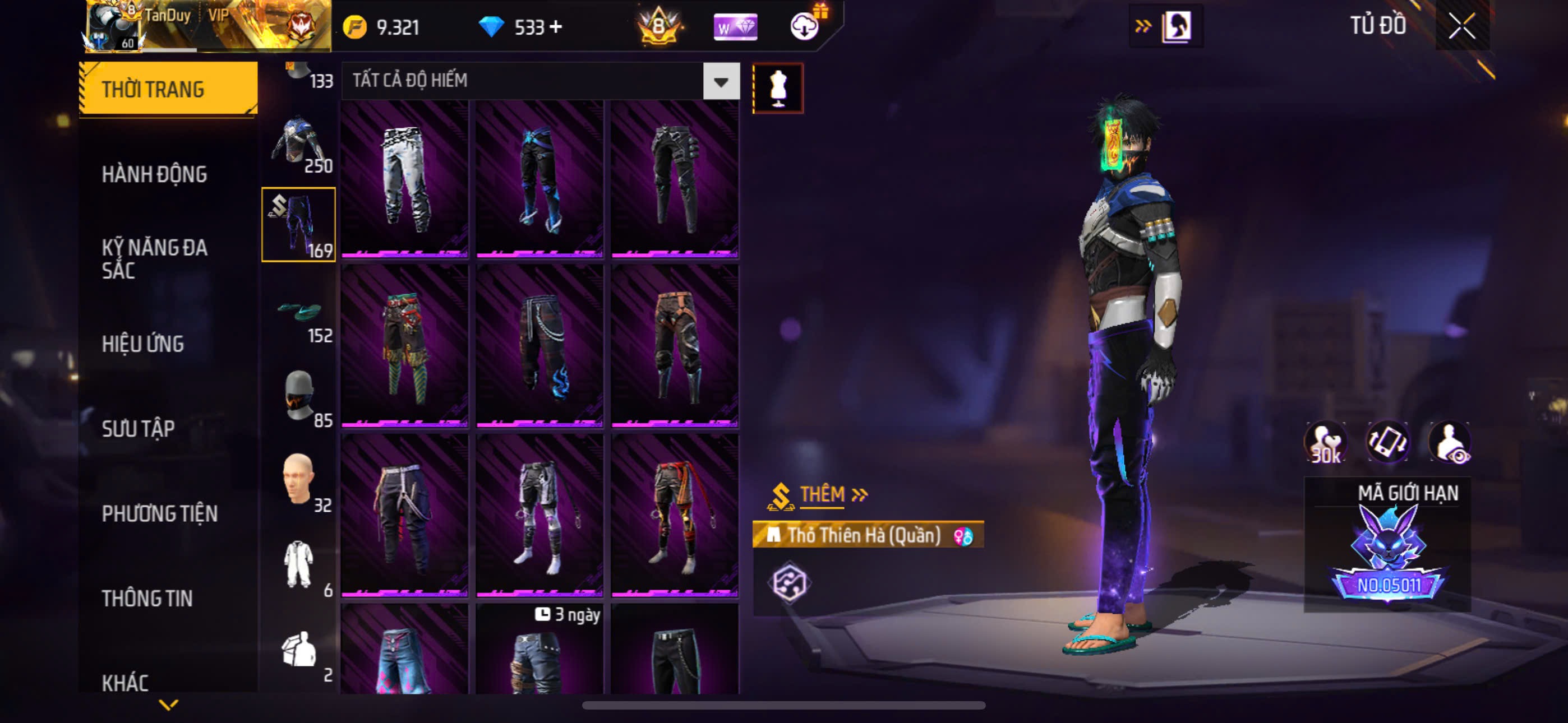Open the cloud download icon with gift
Screen dimensions: 1568x723
coord(805,26)
